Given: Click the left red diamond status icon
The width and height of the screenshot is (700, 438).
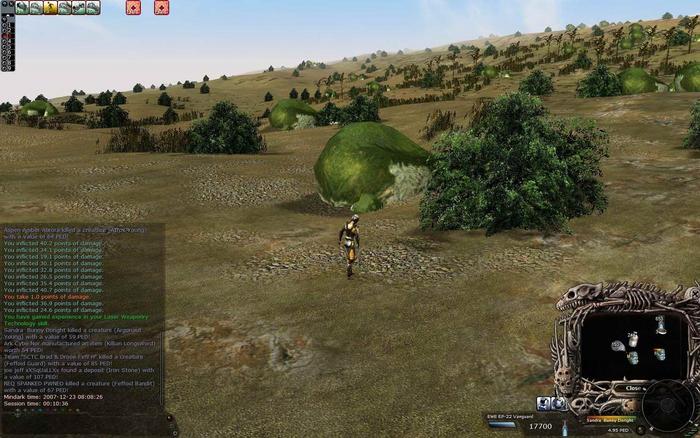Looking at the screenshot, I should pyautogui.click(x=133, y=8).
